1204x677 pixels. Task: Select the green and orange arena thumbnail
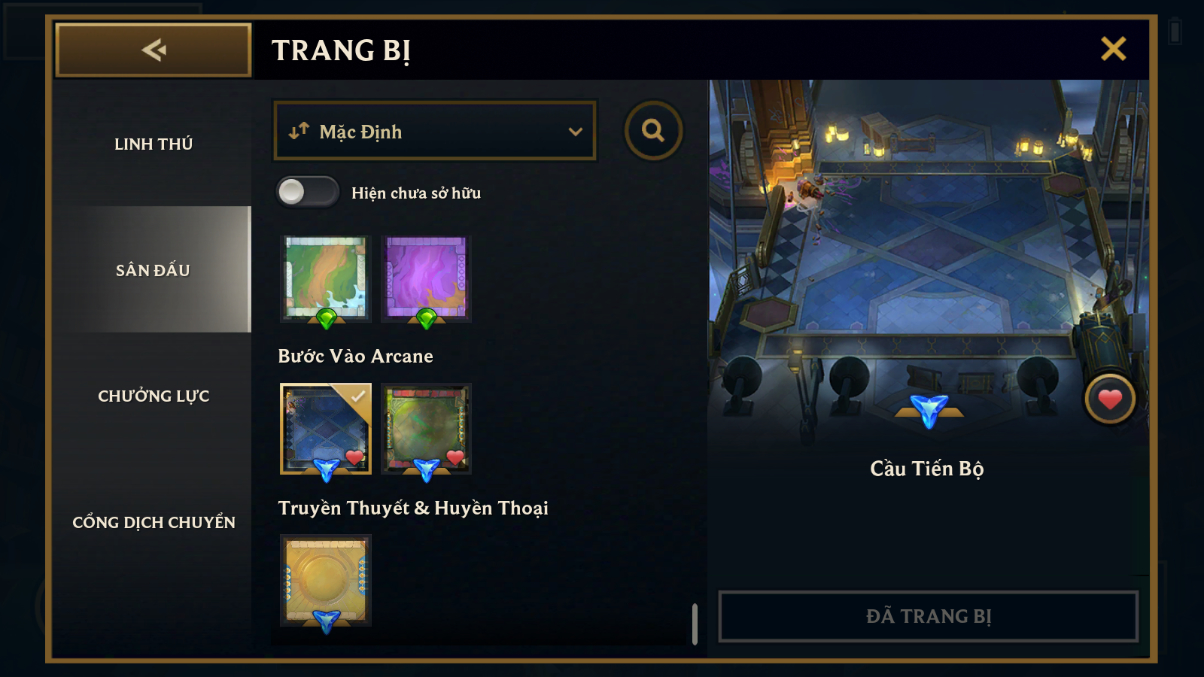click(x=326, y=278)
